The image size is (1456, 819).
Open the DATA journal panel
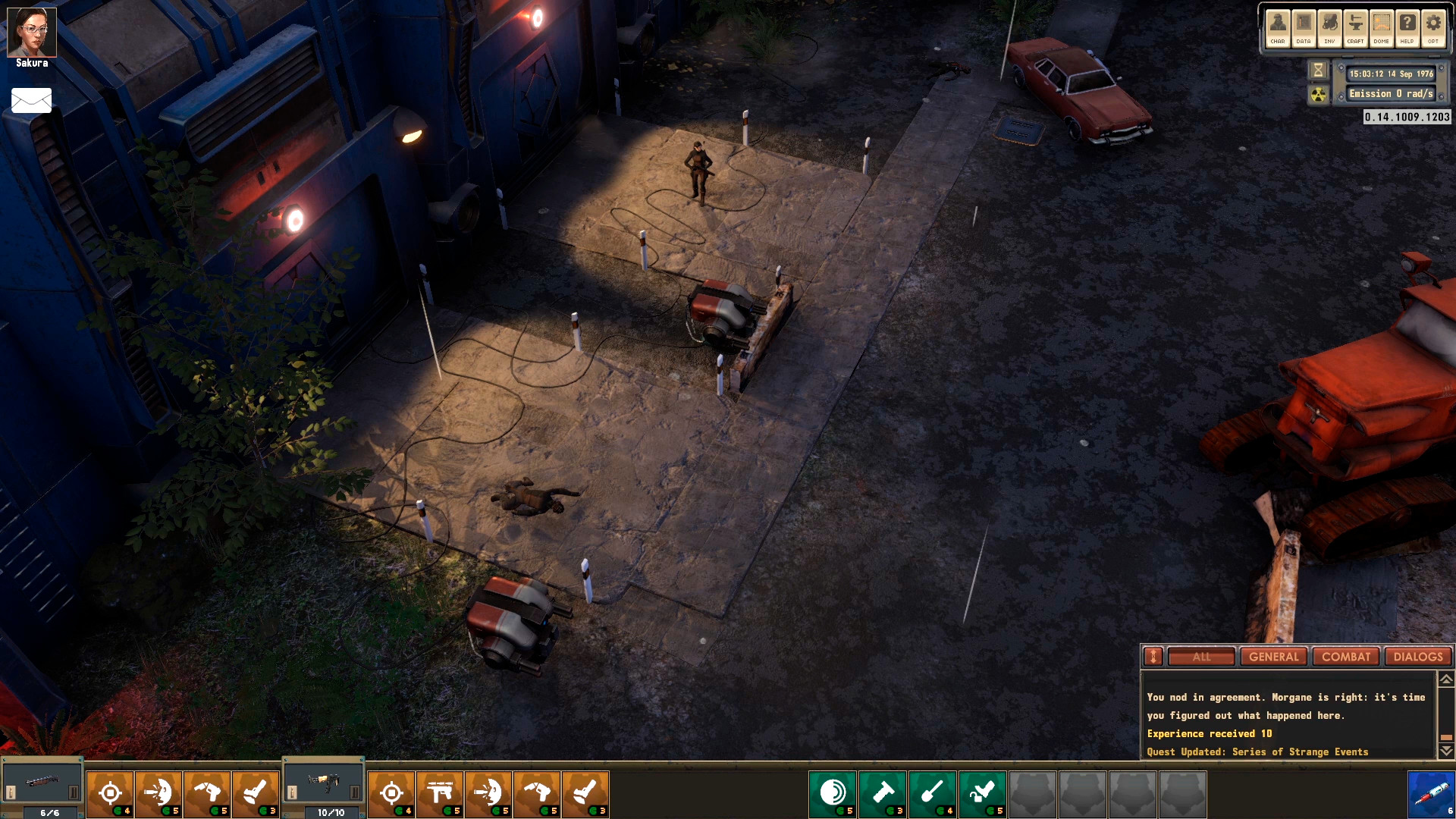(x=1304, y=28)
